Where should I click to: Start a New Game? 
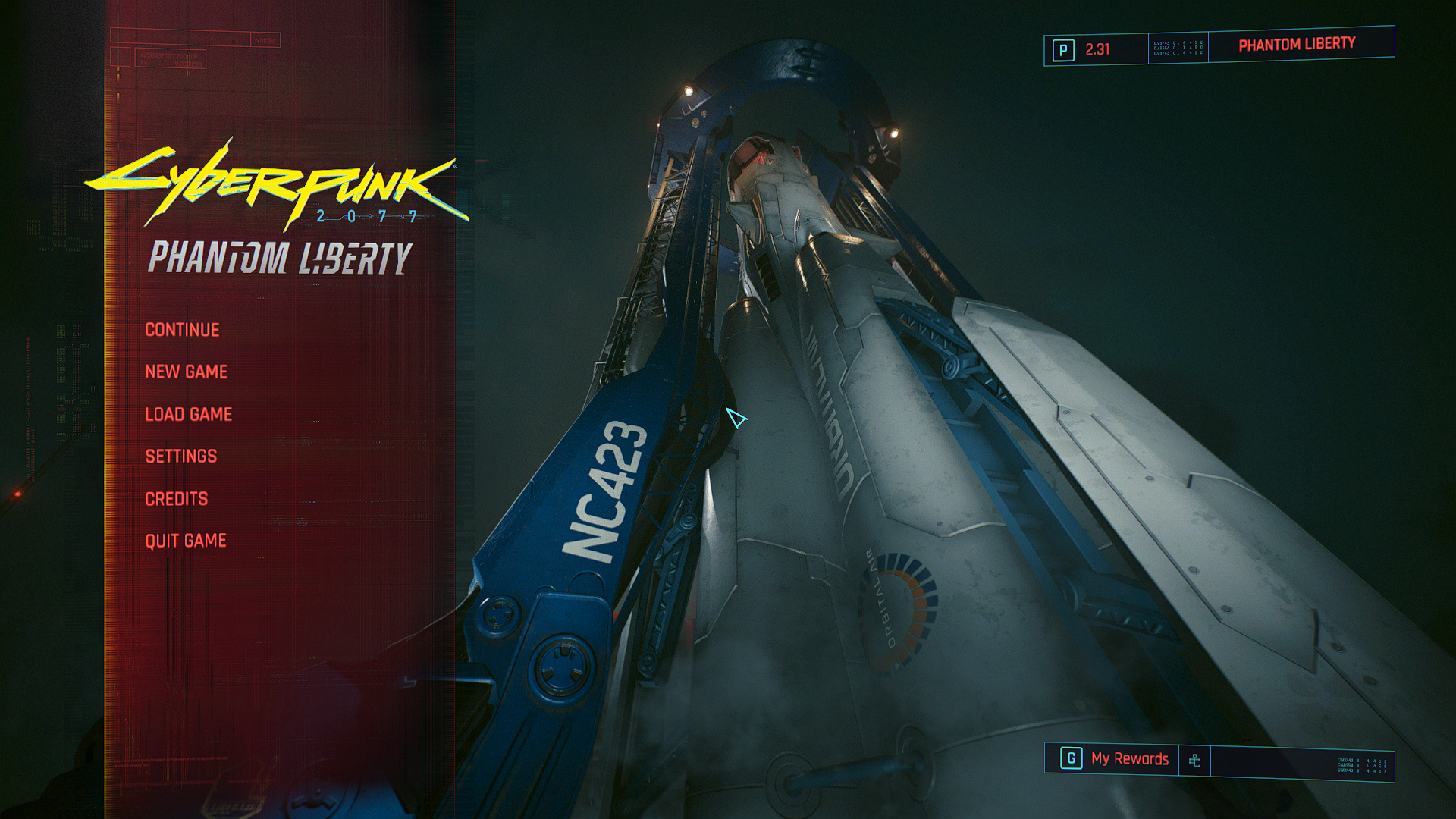187,372
